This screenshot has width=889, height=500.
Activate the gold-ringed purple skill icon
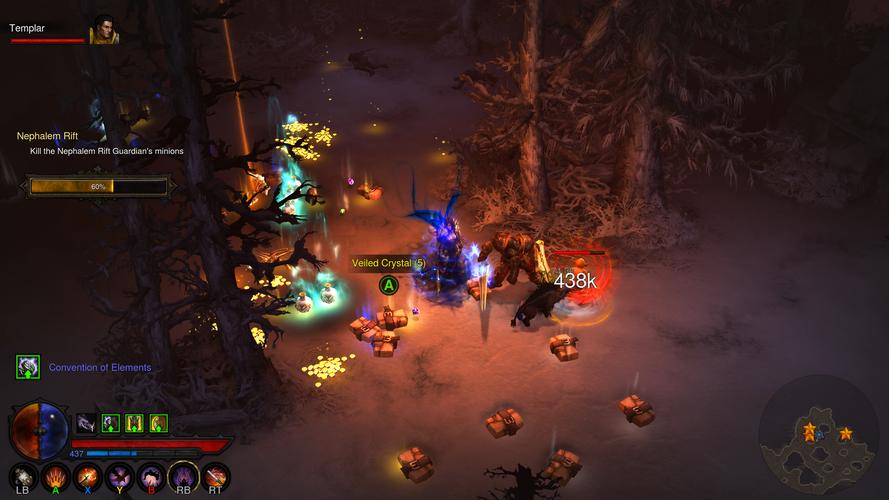pyautogui.click(x=183, y=476)
